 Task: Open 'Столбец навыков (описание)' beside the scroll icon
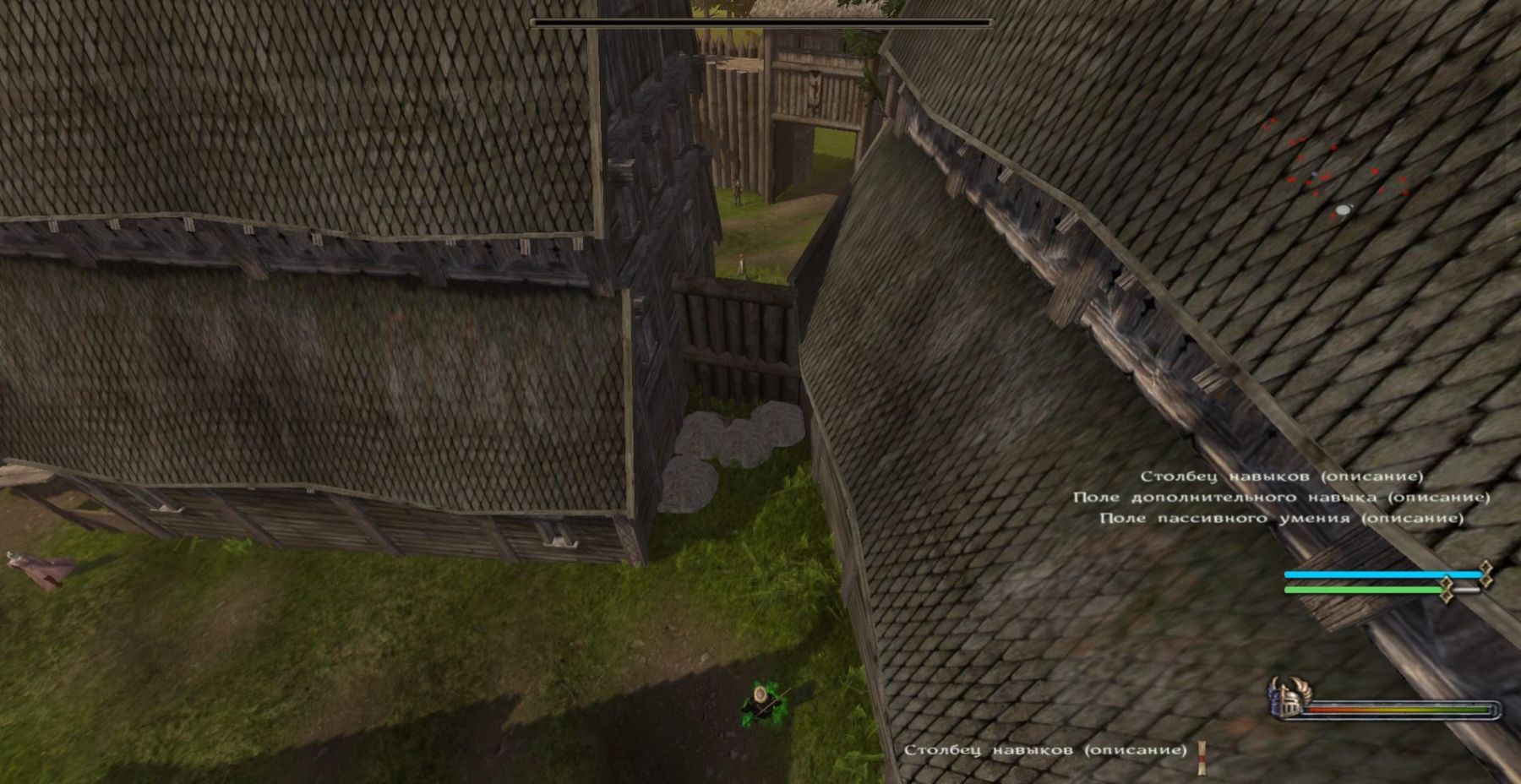click(1045, 749)
